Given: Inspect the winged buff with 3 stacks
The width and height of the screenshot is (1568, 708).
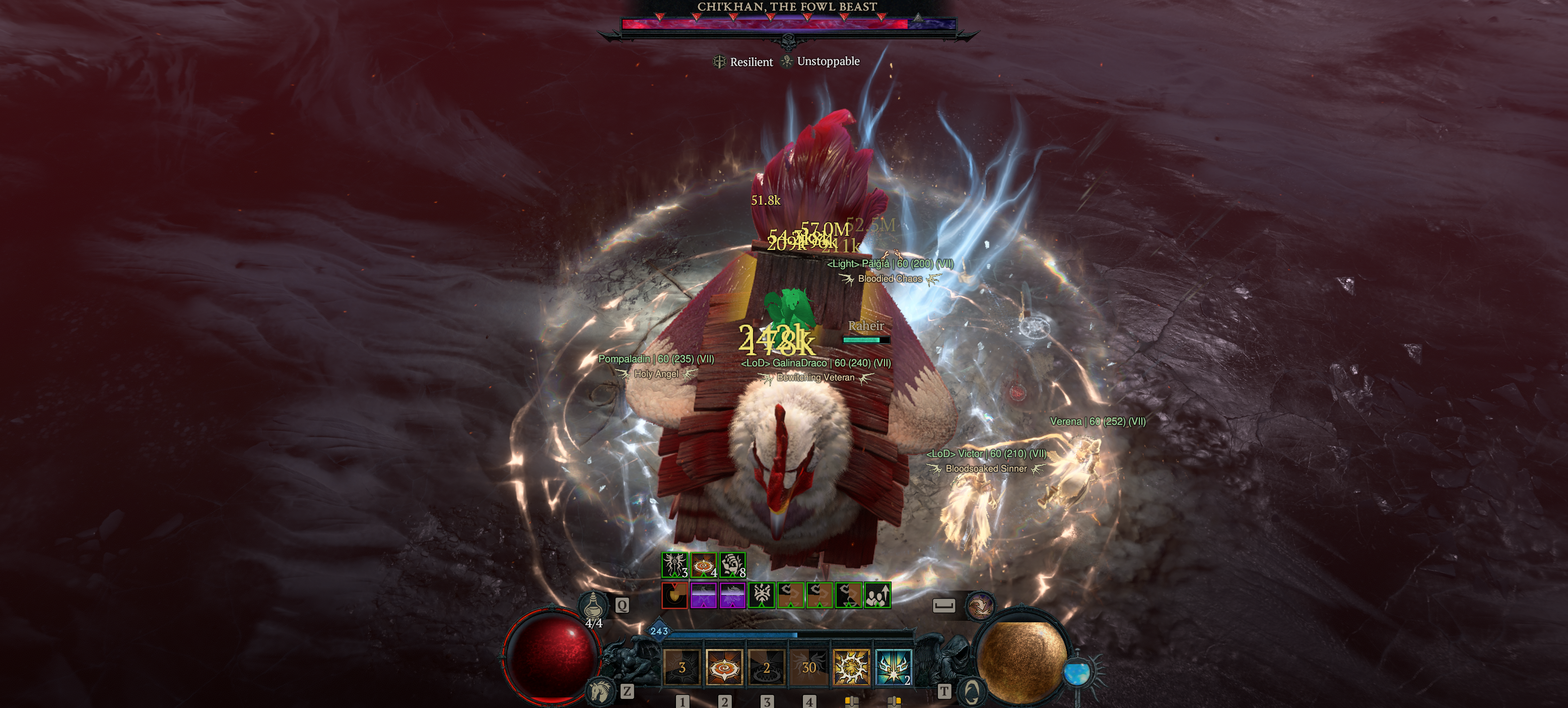Looking at the screenshot, I should pos(674,565).
